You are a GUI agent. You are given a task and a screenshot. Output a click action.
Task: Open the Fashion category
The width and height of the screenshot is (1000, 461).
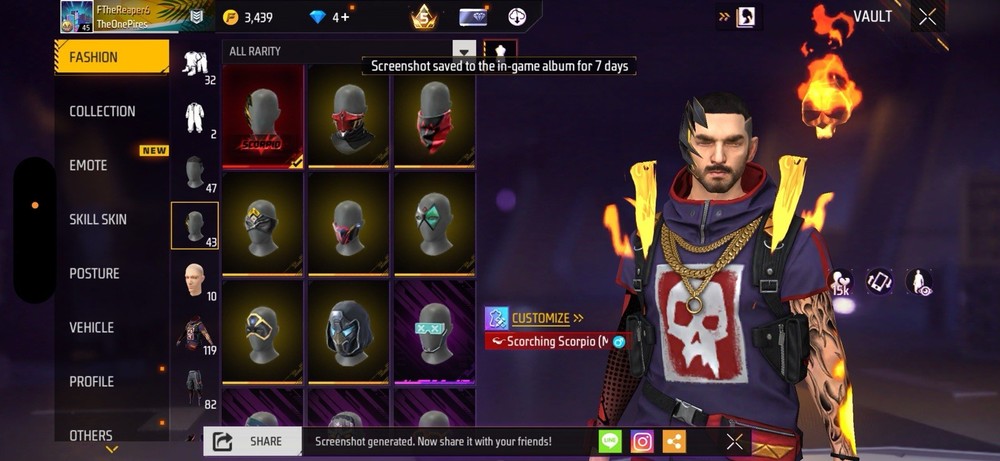click(110, 57)
